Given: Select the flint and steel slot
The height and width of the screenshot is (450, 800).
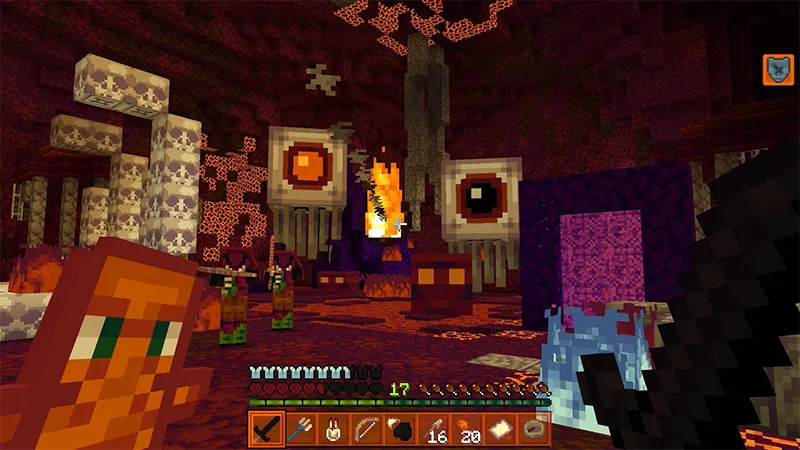Looking at the screenshot, I should (x=400, y=430).
